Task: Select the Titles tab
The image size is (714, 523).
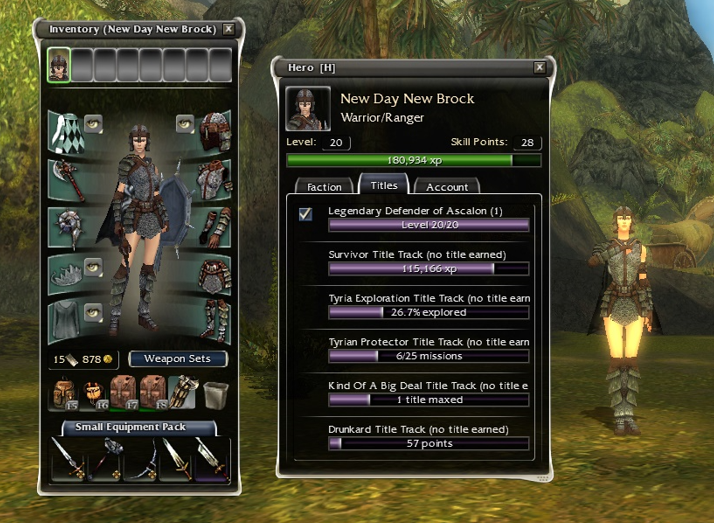Action: (x=384, y=185)
